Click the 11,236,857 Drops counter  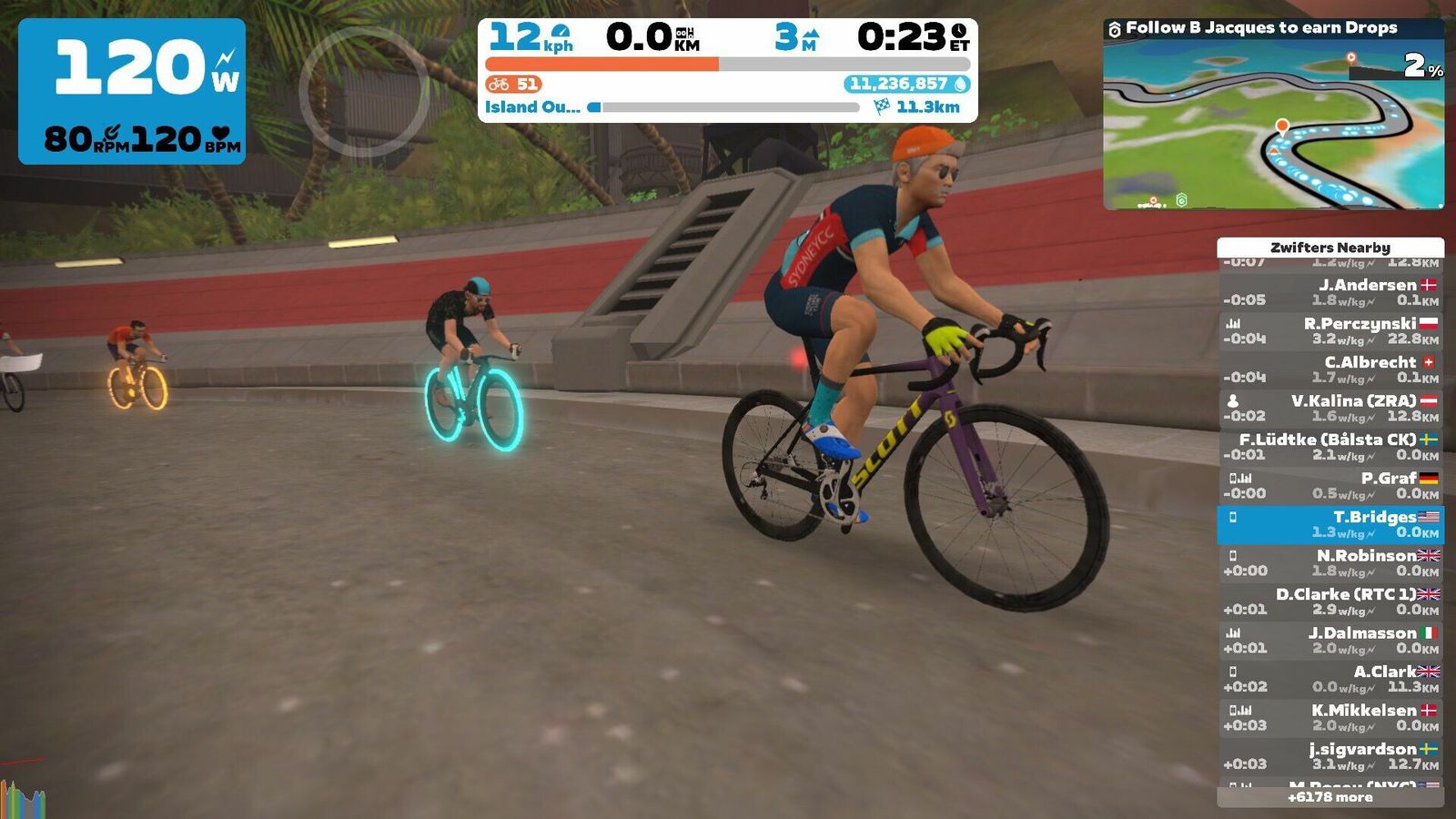pos(906,84)
